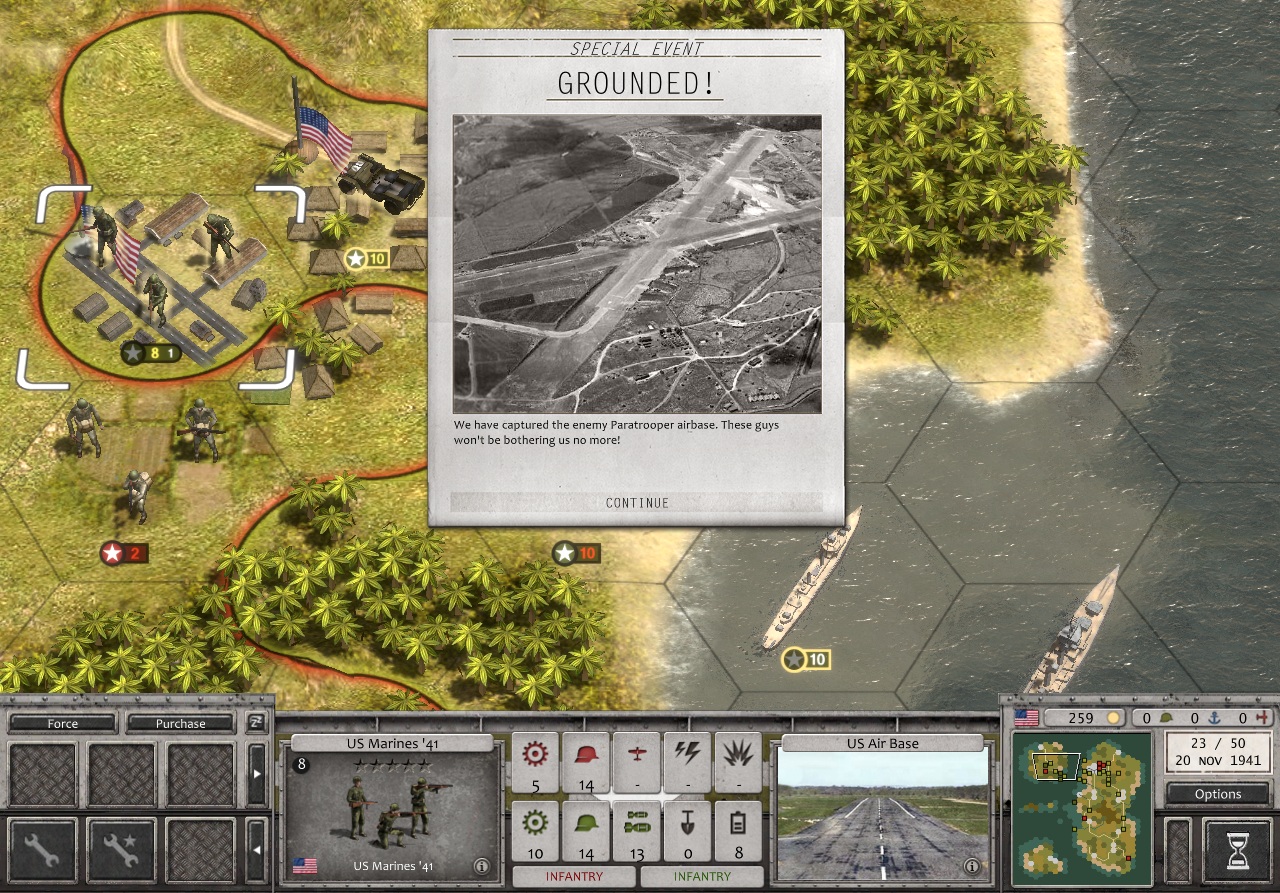Open info for US Air Base terrain
Image resolution: width=1280 pixels, height=893 pixels.
[970, 865]
